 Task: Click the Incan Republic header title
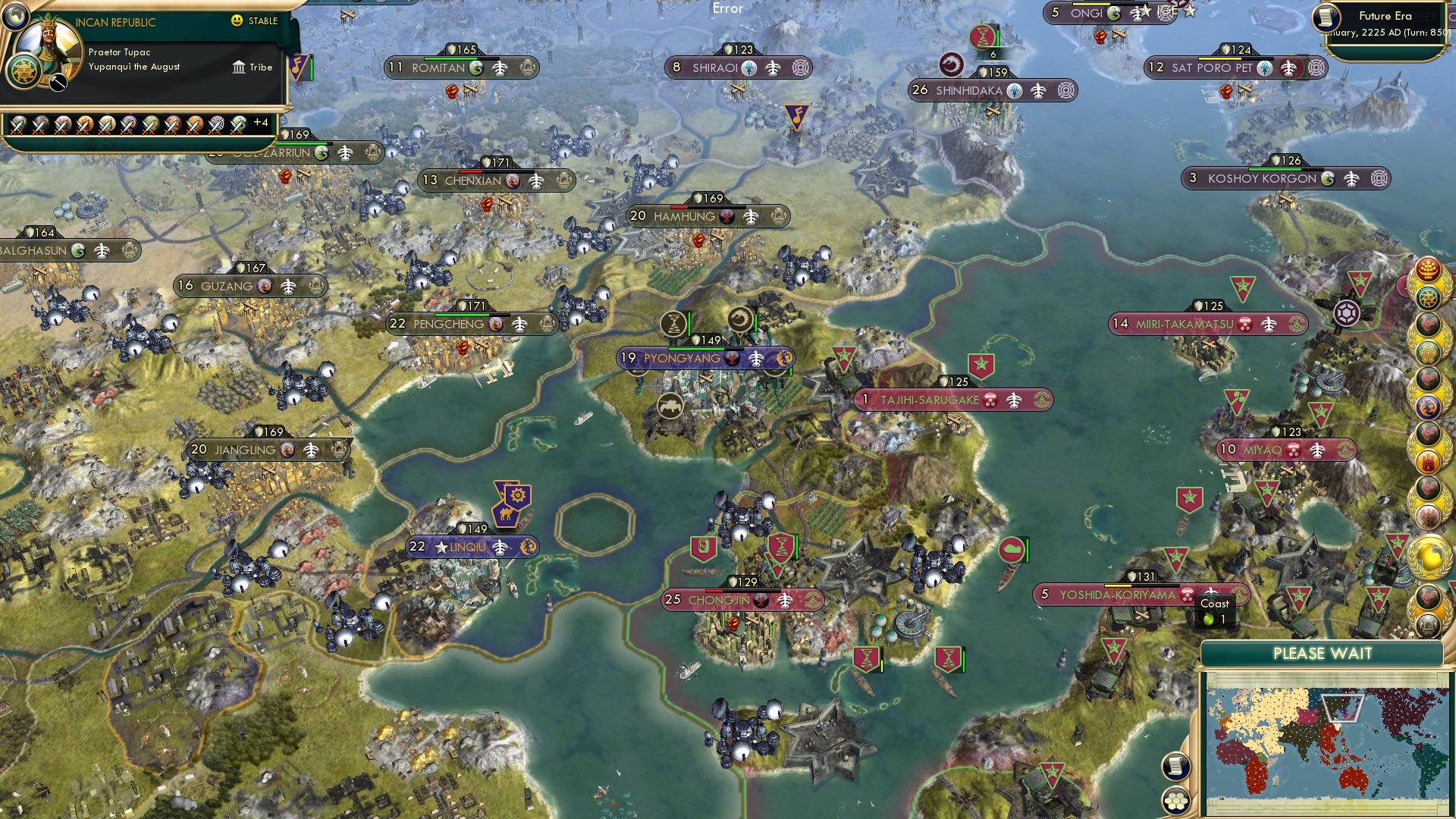pyautogui.click(x=116, y=21)
